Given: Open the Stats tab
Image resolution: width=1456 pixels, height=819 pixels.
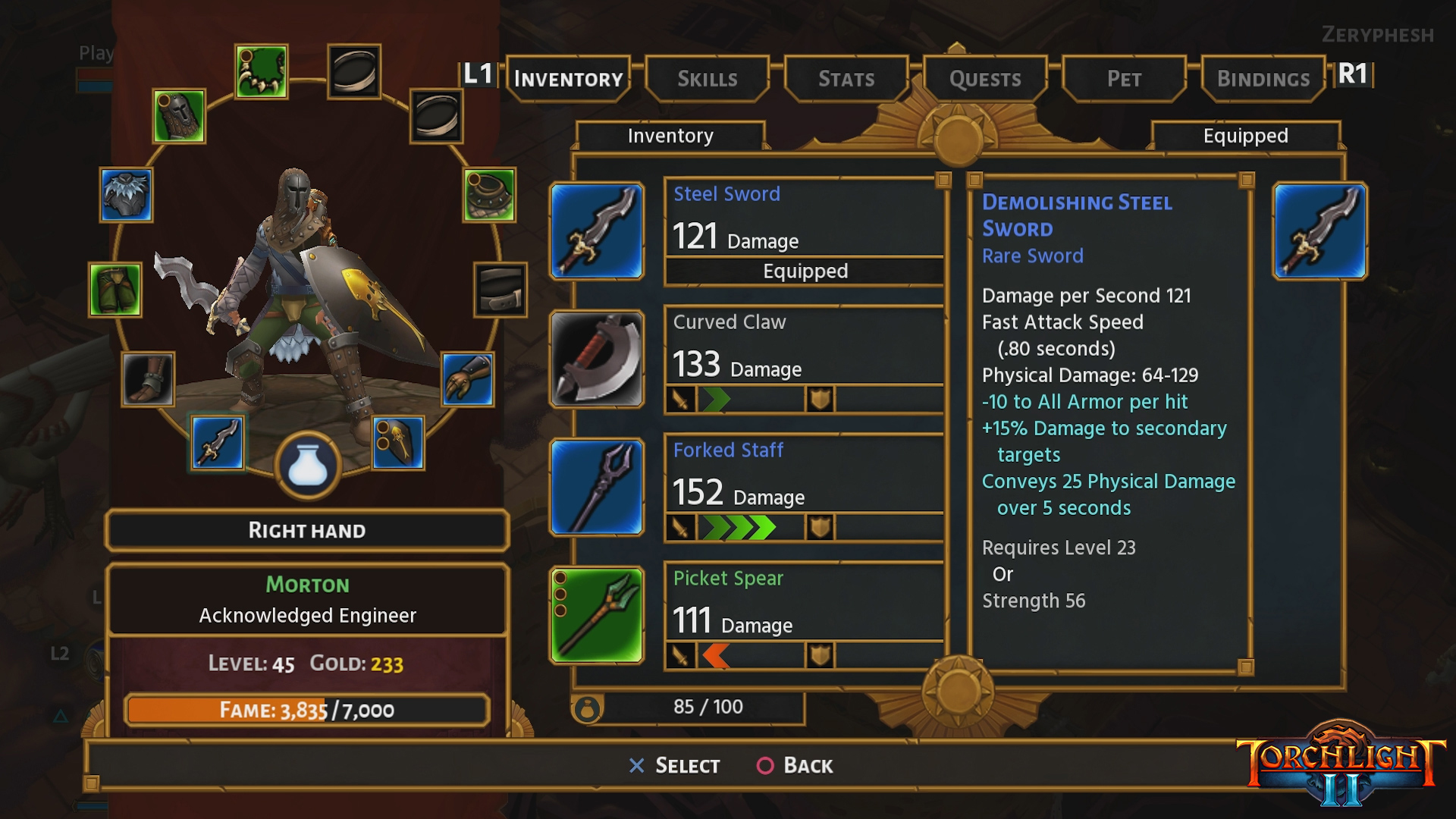Looking at the screenshot, I should click(846, 79).
